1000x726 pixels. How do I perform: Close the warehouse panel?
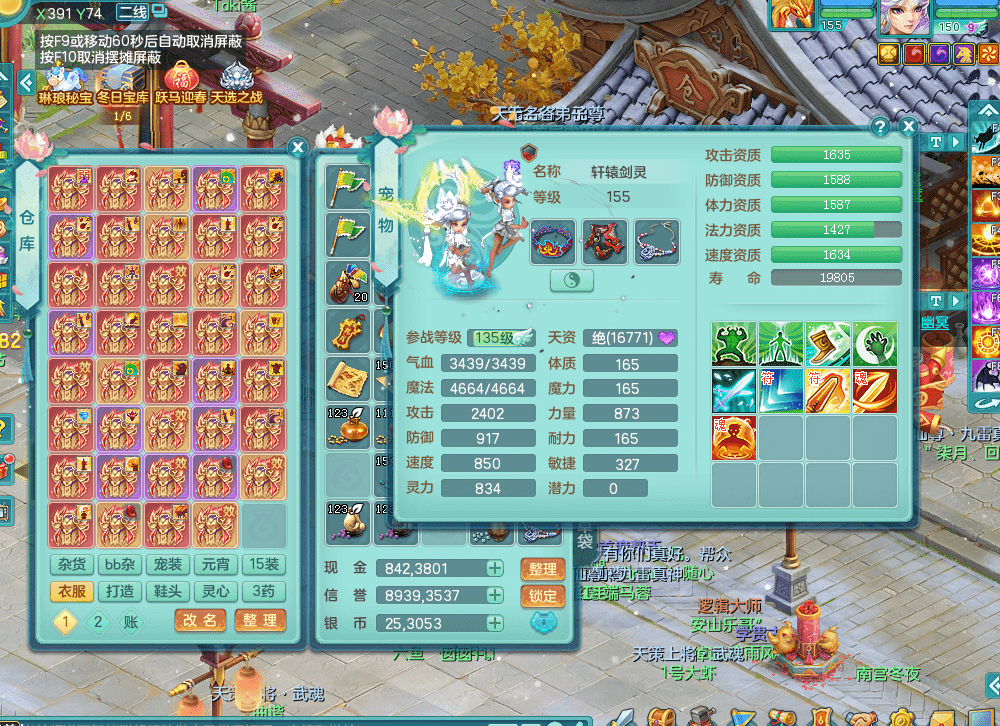coord(297,148)
